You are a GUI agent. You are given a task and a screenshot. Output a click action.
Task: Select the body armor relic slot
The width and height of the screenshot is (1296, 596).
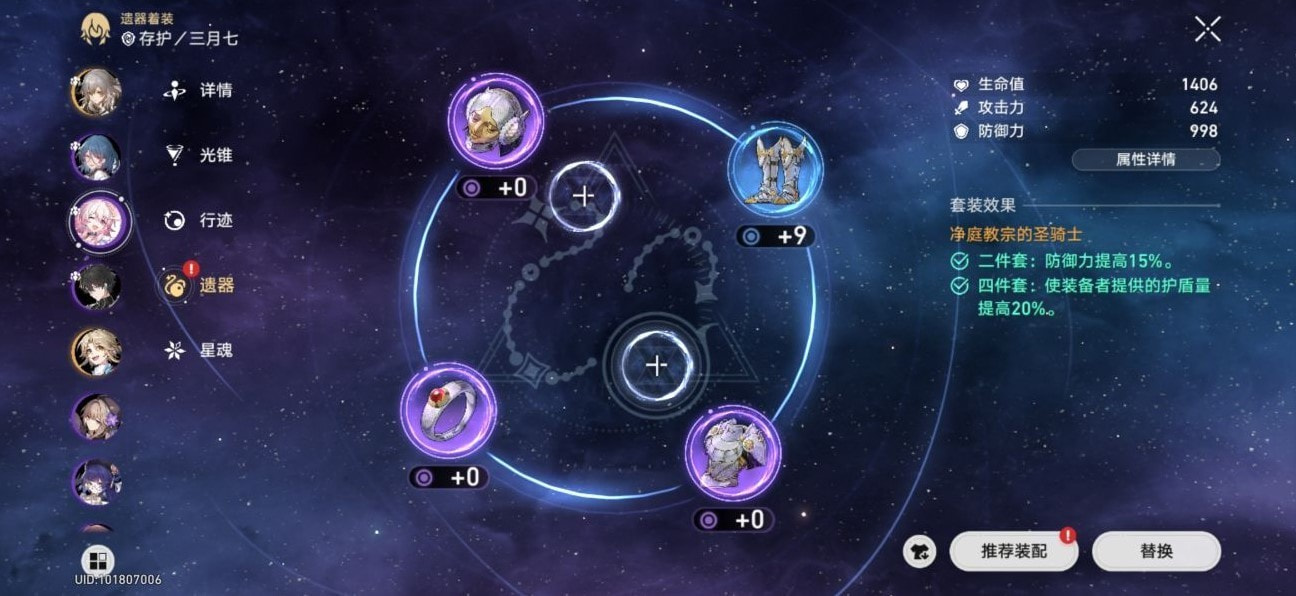pos(733,453)
